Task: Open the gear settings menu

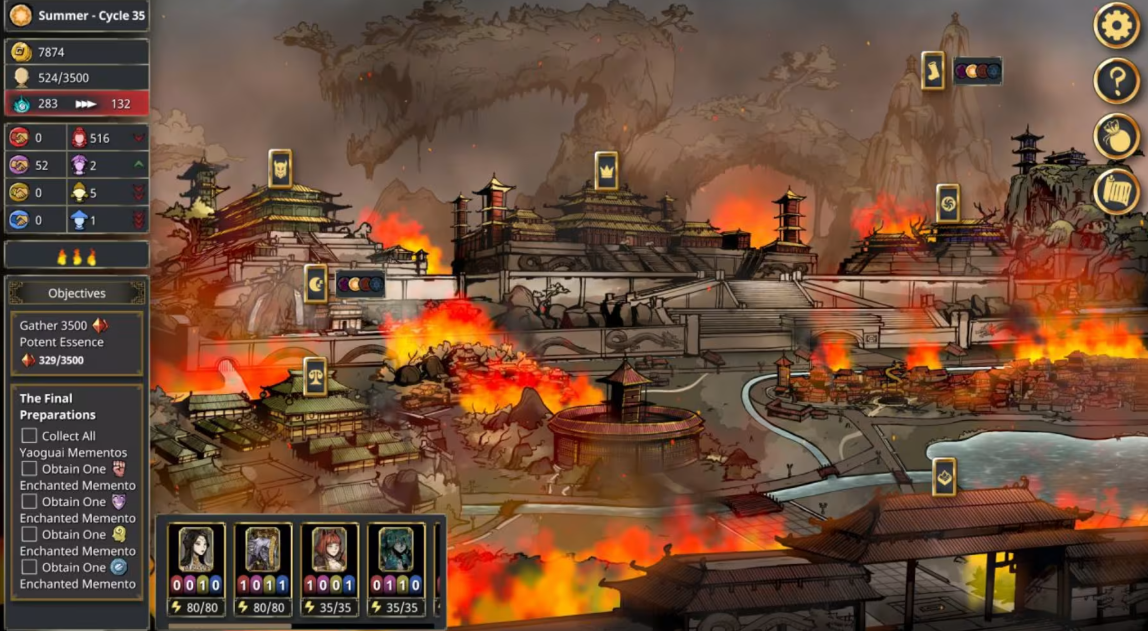Action: click(1116, 26)
